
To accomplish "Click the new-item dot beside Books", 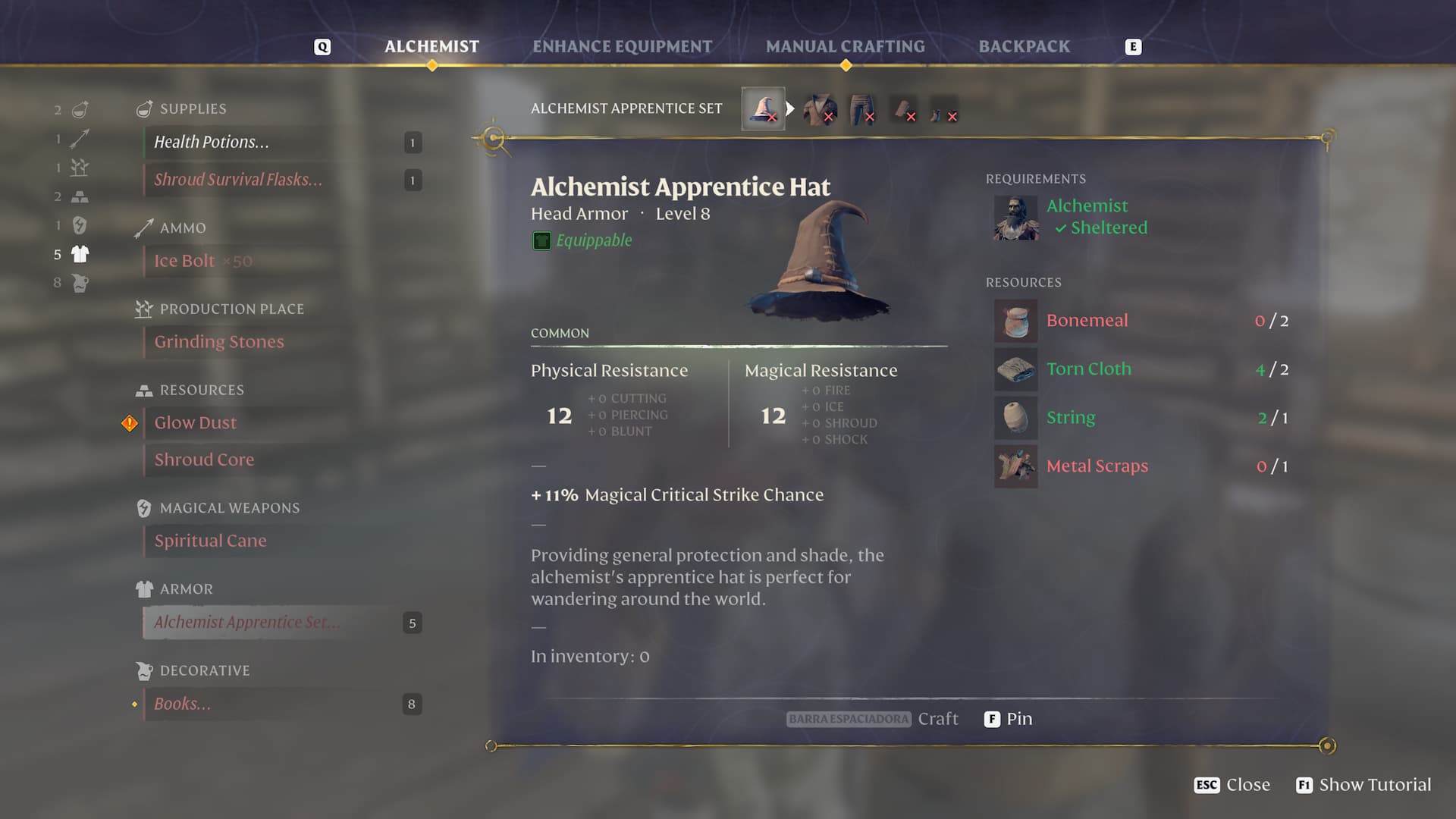I will (136, 704).
